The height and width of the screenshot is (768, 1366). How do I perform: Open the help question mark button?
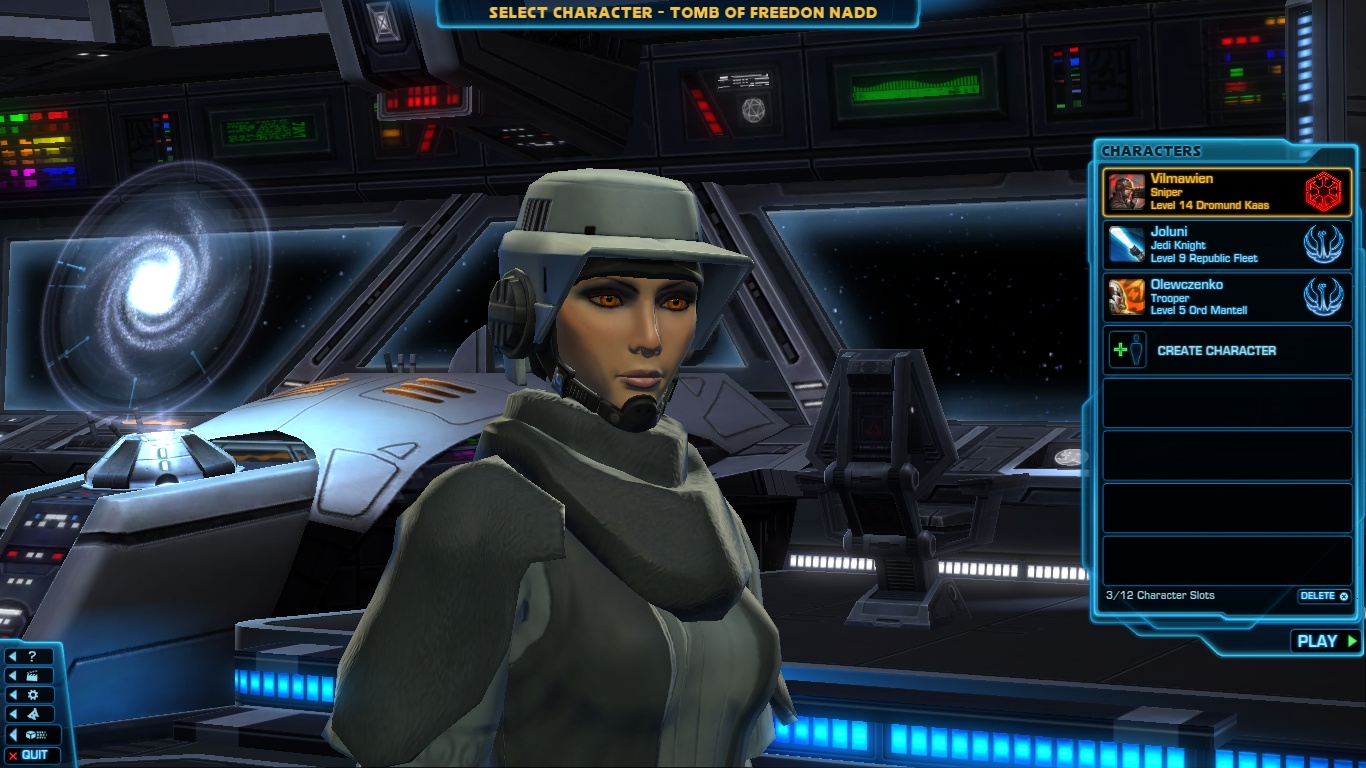point(32,657)
